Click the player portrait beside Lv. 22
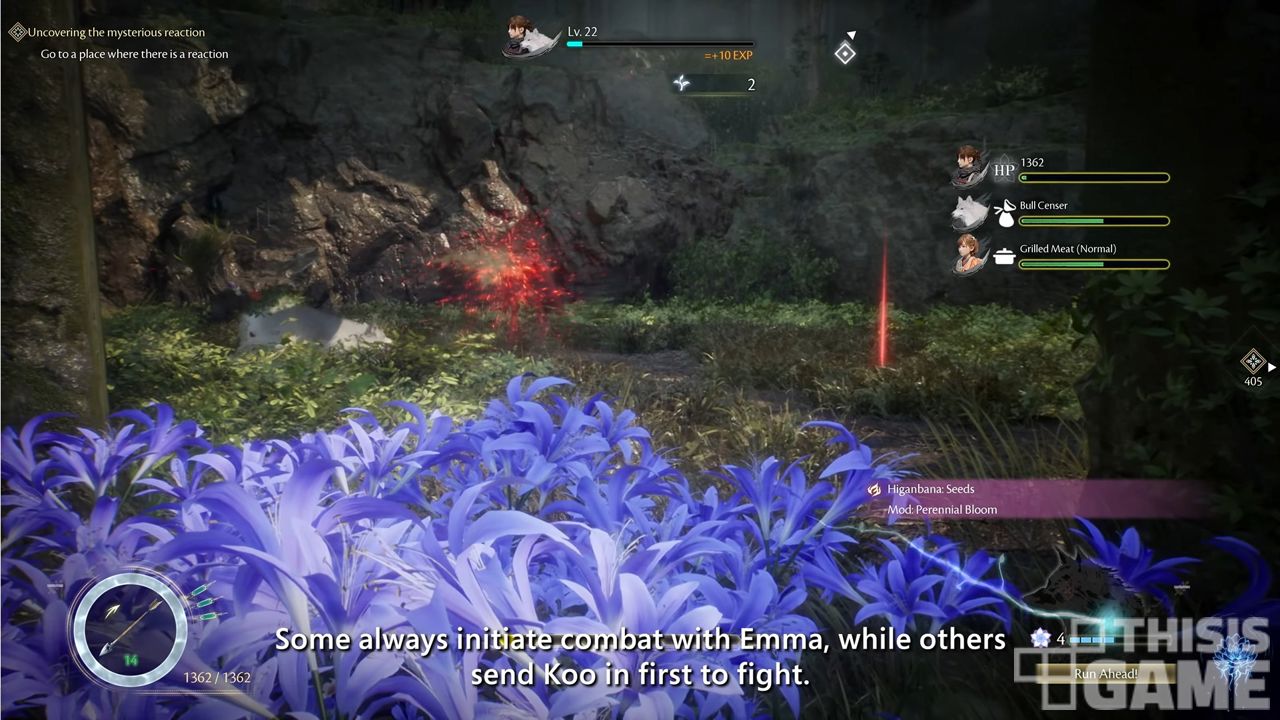The height and width of the screenshot is (720, 1280). 531,37
